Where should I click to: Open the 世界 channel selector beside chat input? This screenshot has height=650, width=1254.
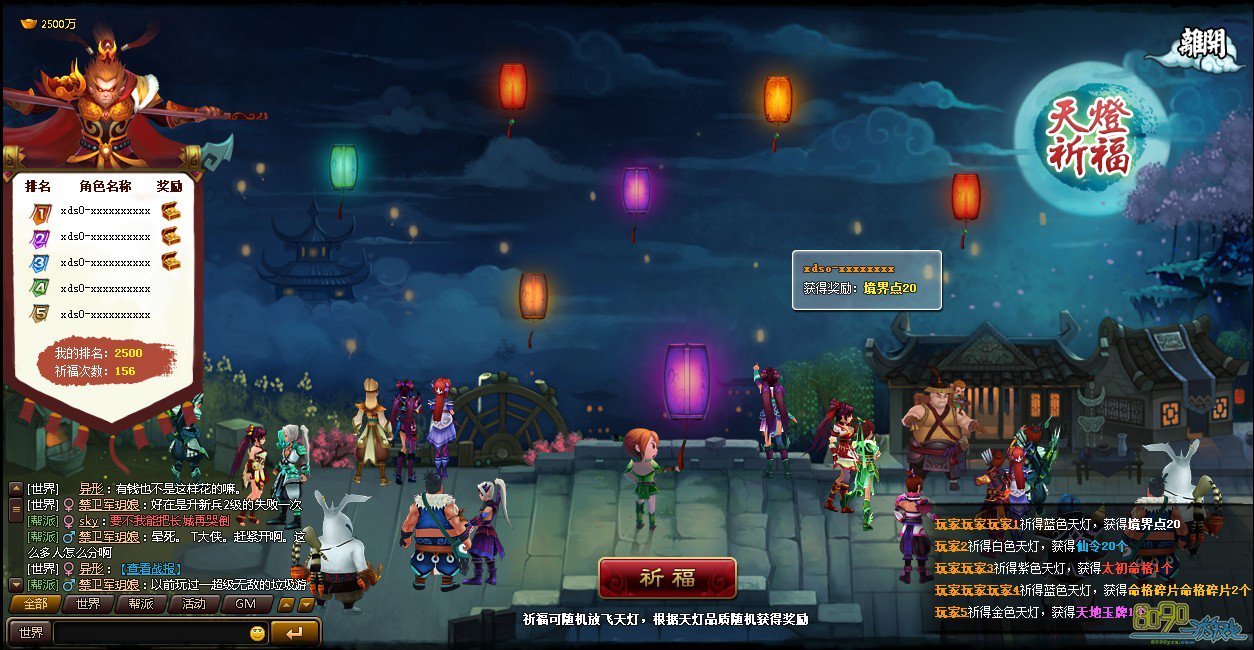tap(31, 633)
